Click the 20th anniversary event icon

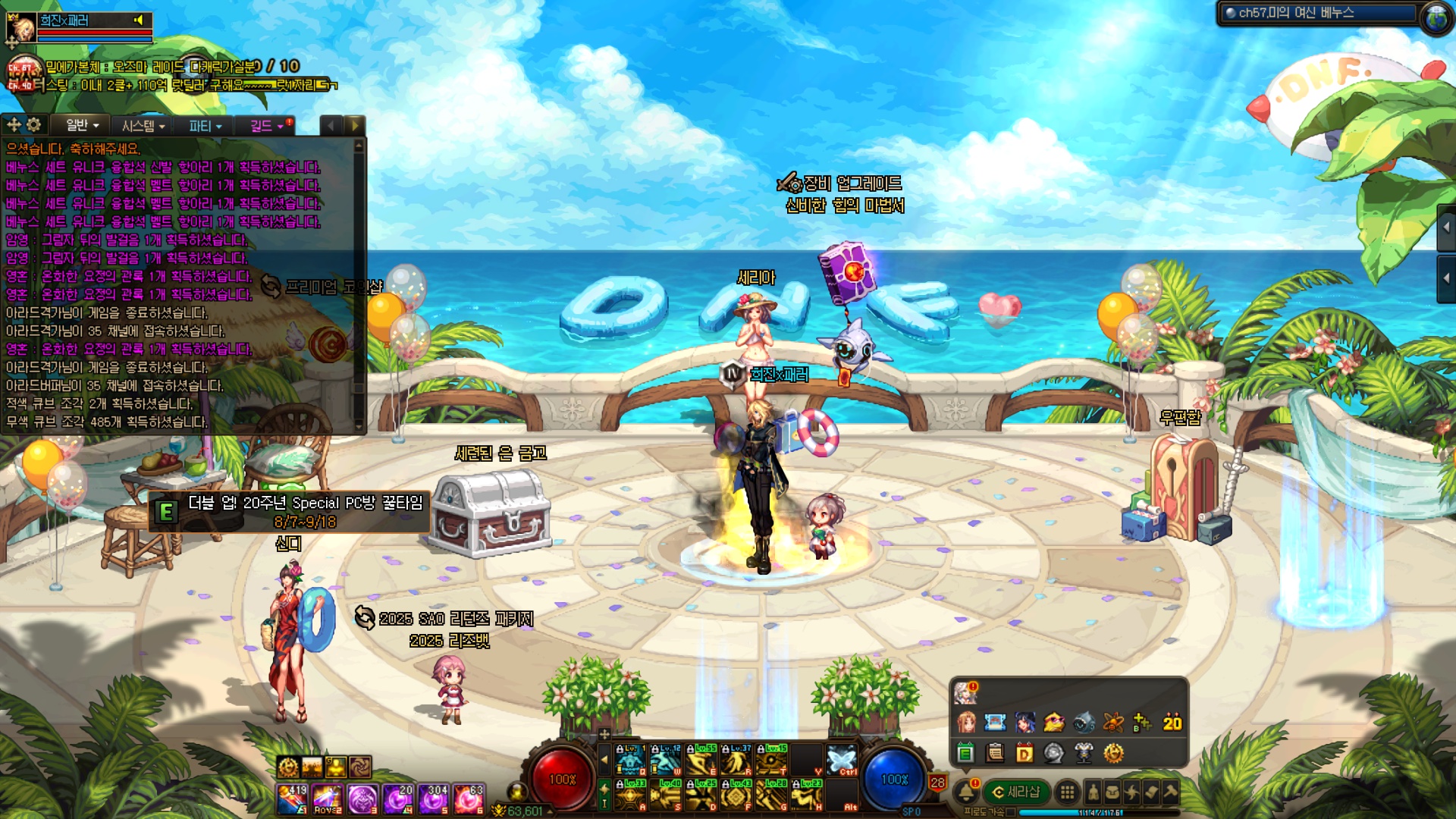tap(1172, 723)
